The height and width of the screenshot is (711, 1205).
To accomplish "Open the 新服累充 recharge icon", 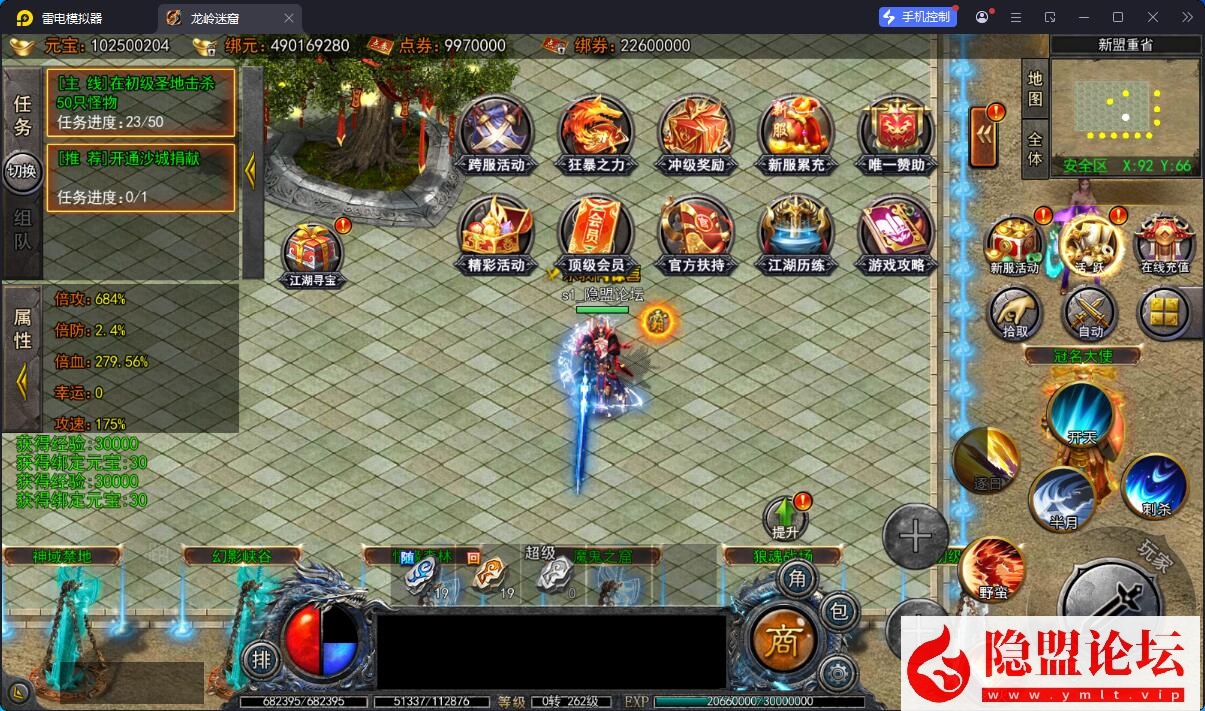I will 796,134.
